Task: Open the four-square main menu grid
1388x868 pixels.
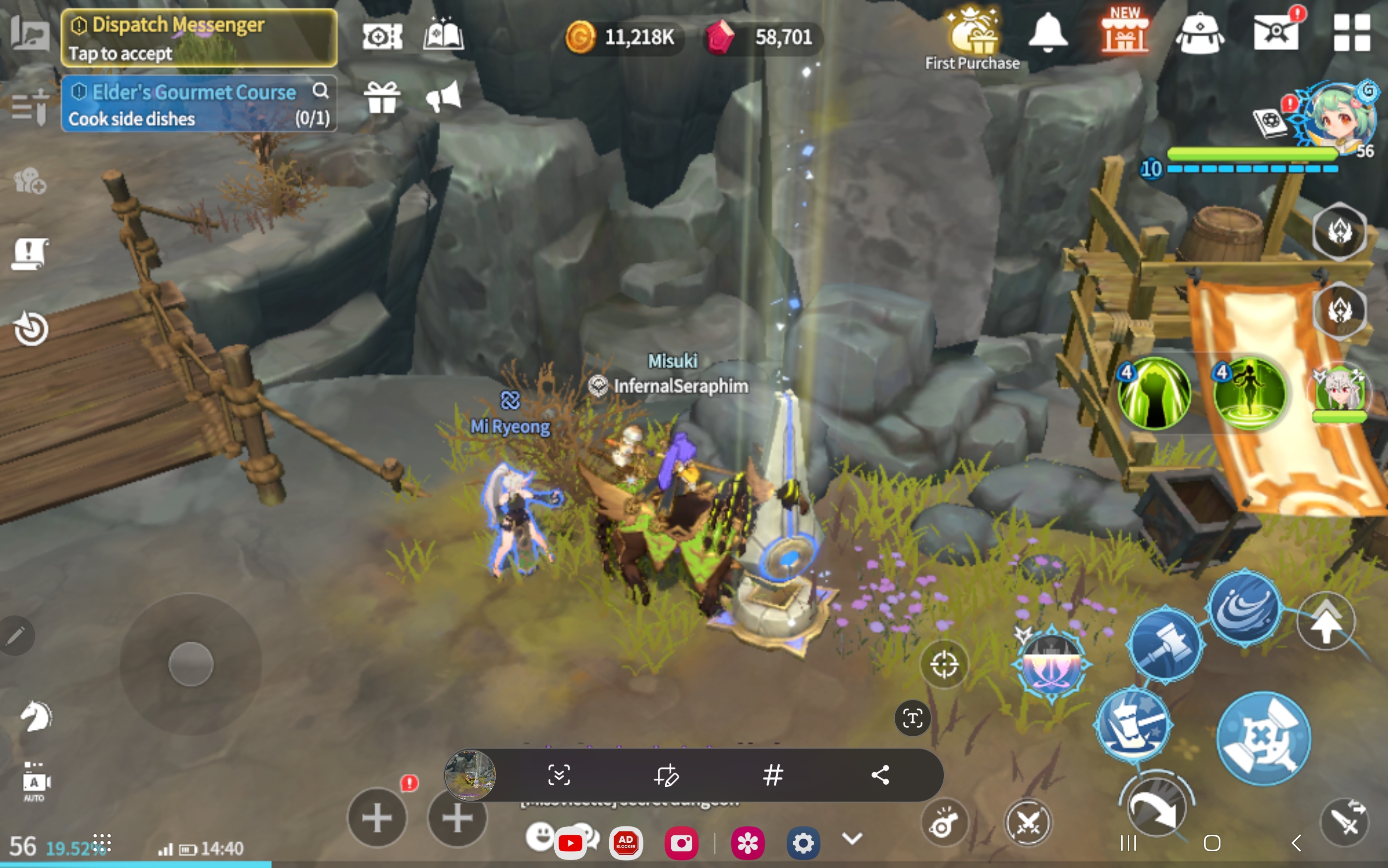Action: [1351, 33]
